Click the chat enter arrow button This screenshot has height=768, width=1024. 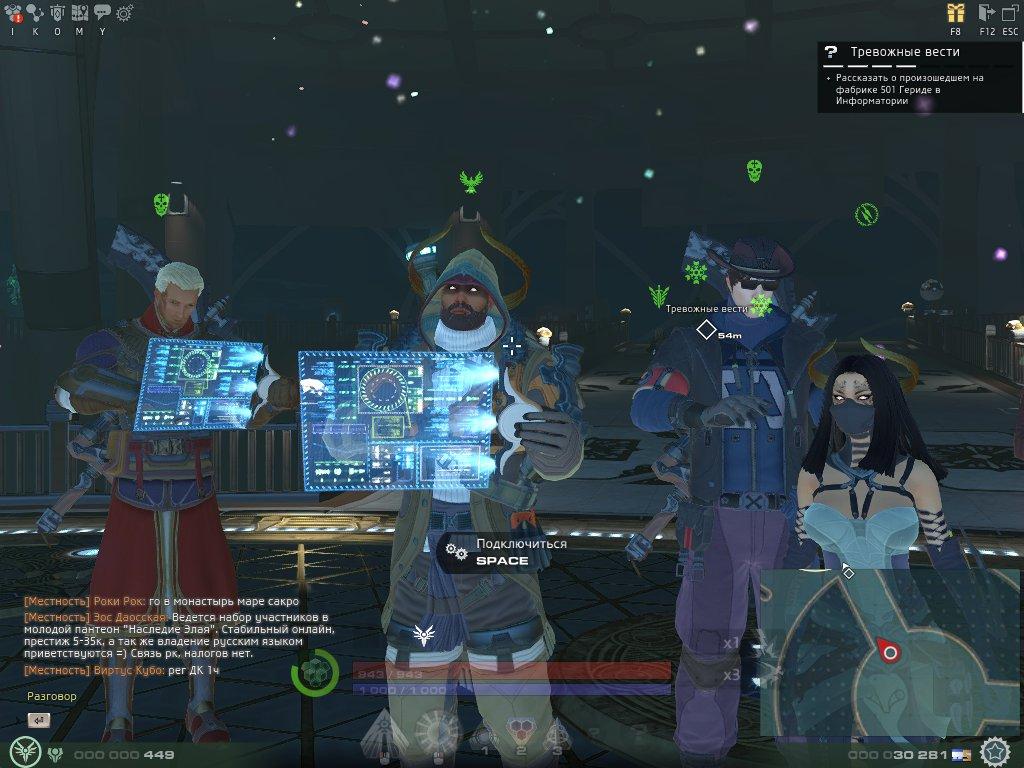(x=39, y=719)
